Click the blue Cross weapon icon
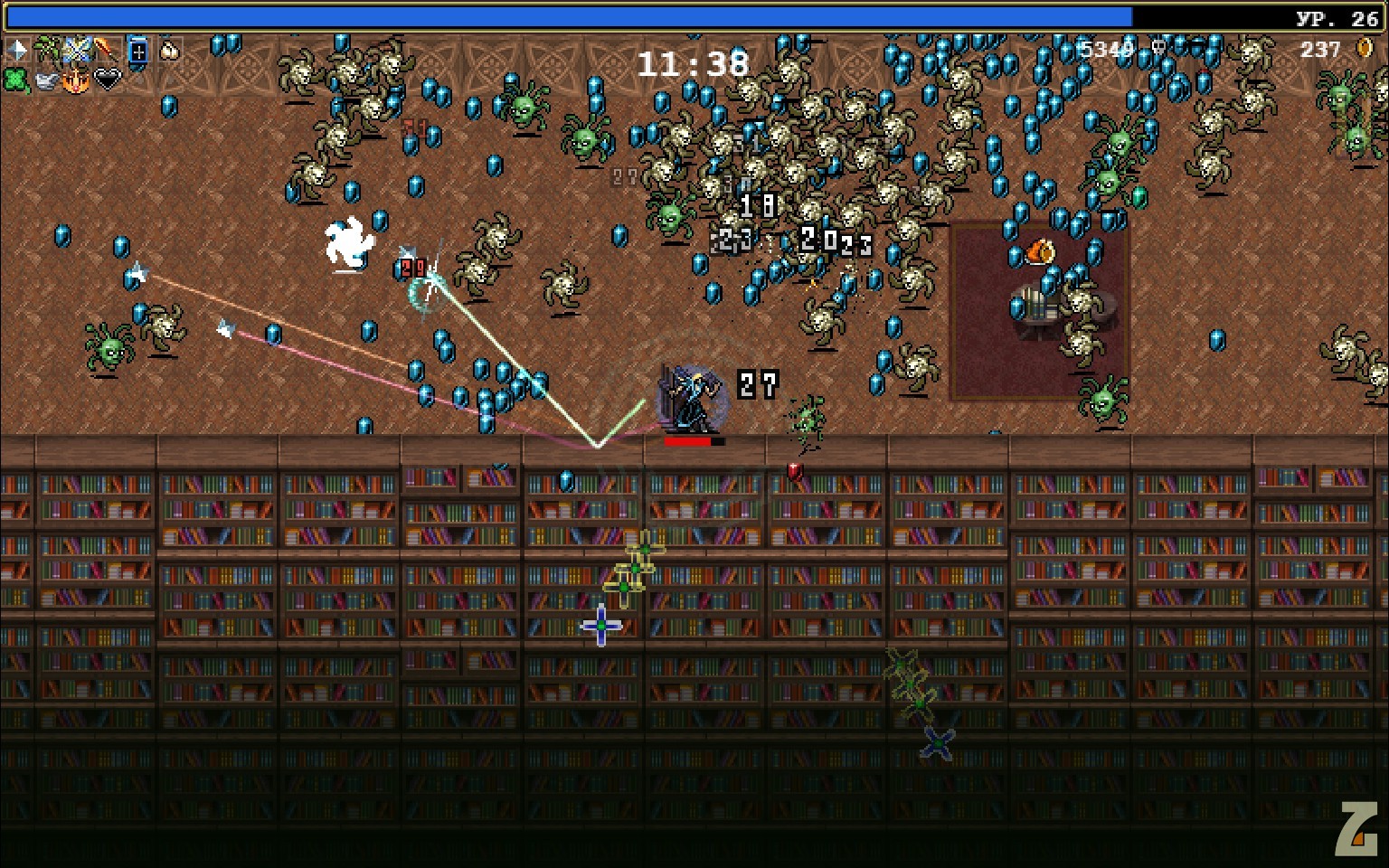 77,50
